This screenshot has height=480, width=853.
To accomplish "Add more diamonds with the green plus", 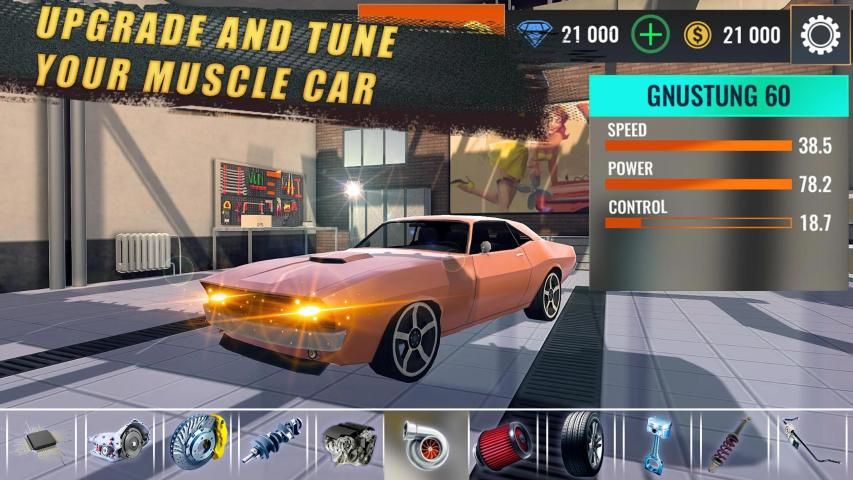I will point(651,36).
